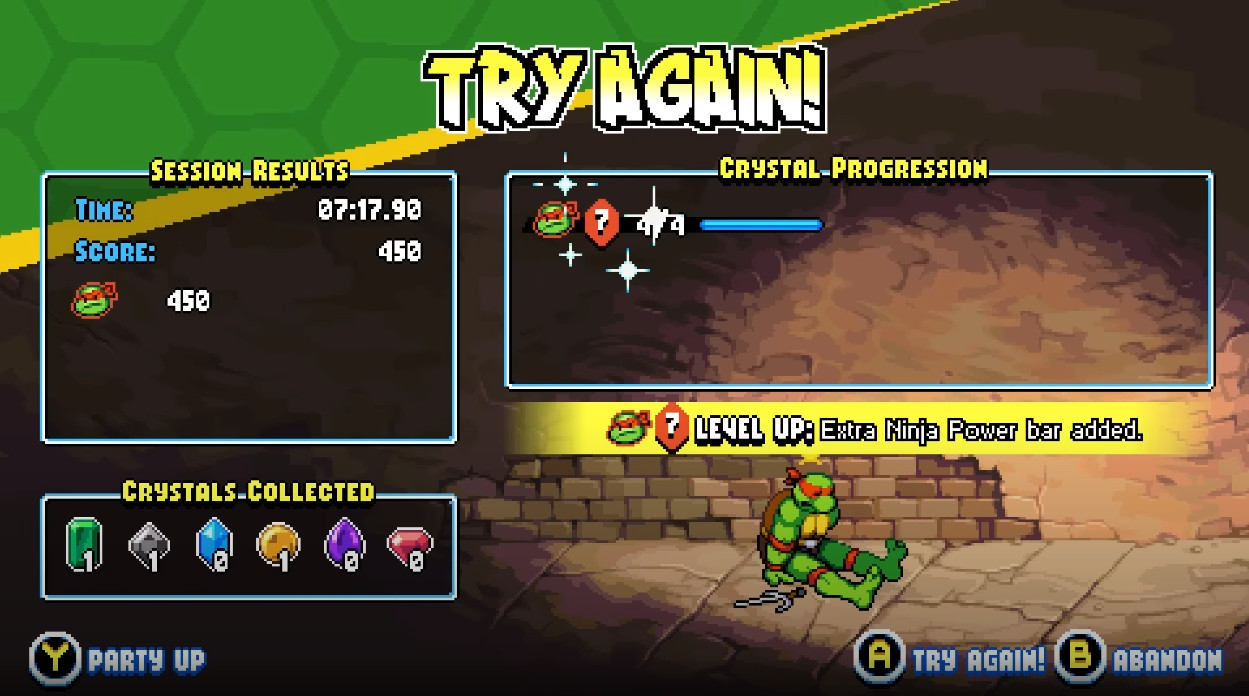1249x696 pixels.
Task: Open the Party Up option
Action: [x=120, y=659]
